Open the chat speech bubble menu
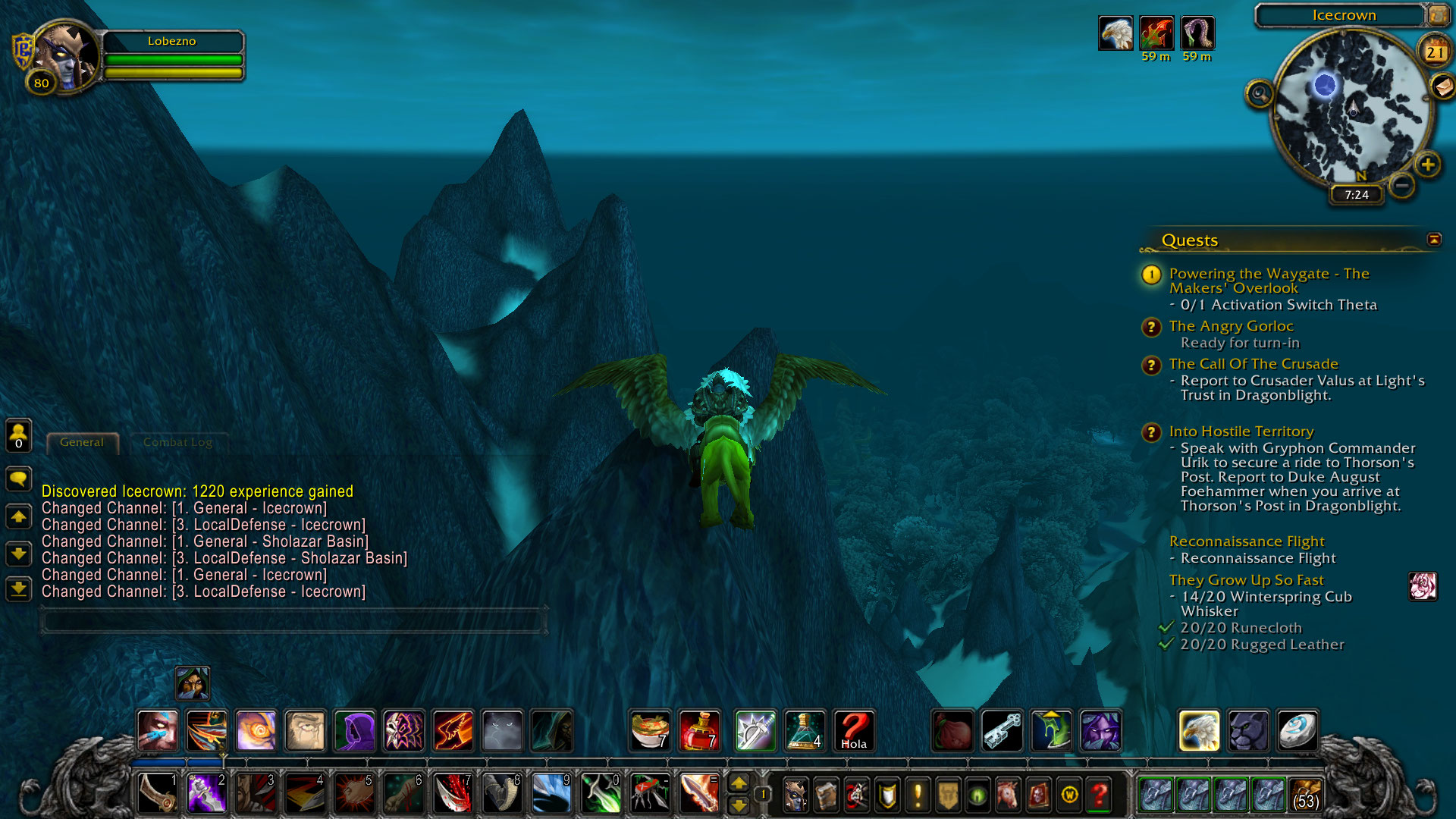Image resolution: width=1456 pixels, height=819 pixels. point(19,479)
